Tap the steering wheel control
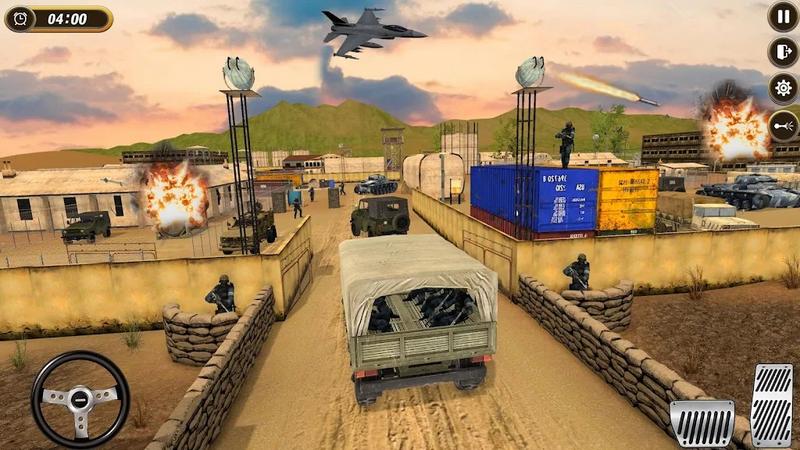This screenshot has width=800, height=450. point(80,398)
